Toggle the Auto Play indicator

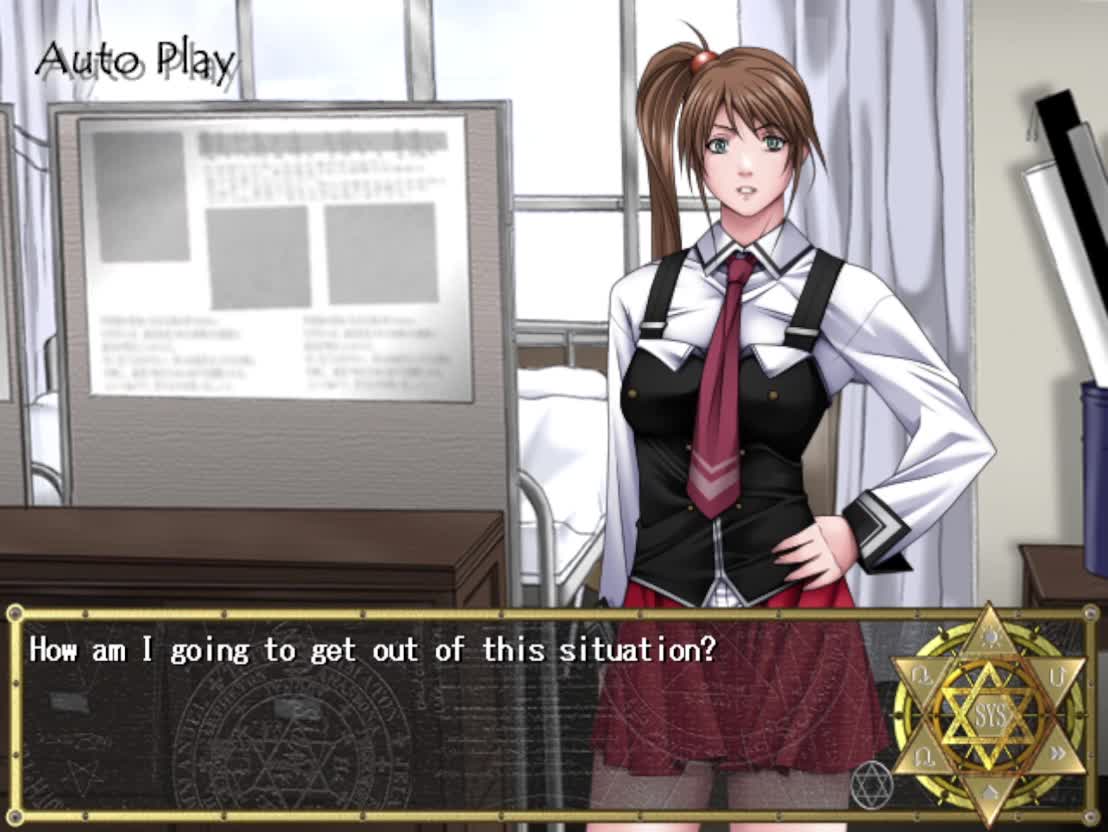tap(135, 61)
